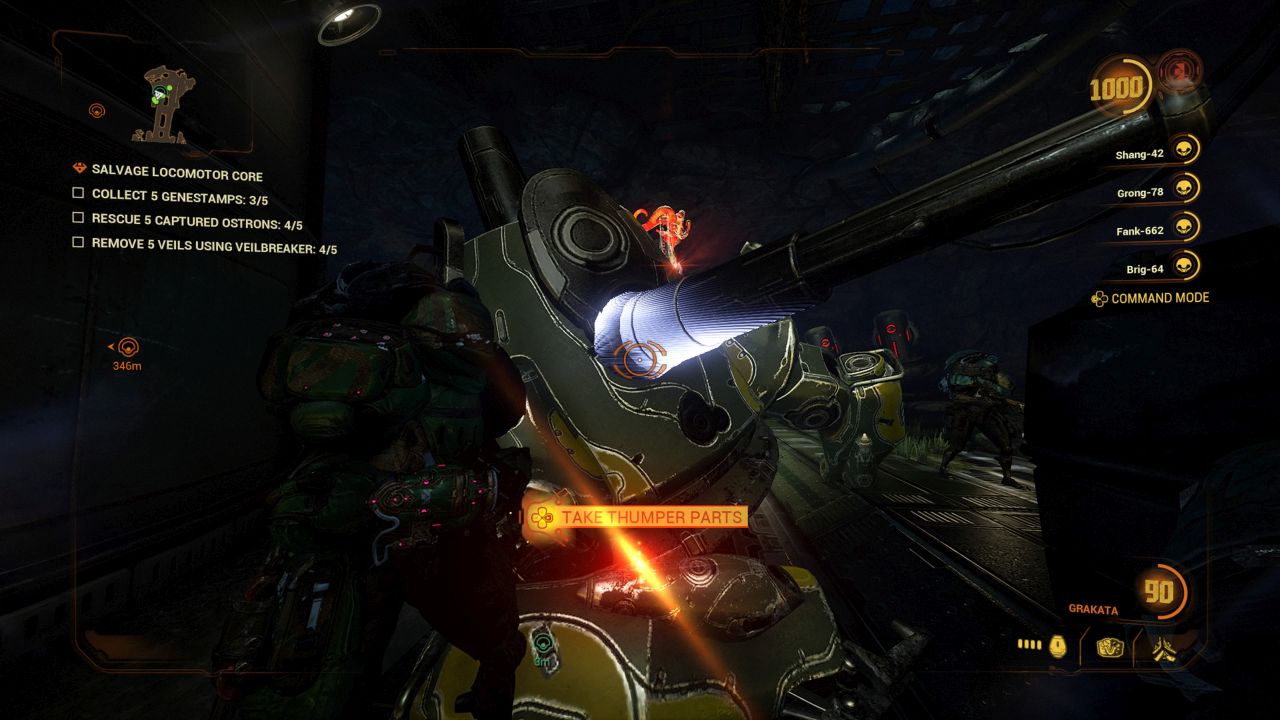Select the Grakata weapon name label
The image size is (1280, 720).
click(x=1094, y=609)
